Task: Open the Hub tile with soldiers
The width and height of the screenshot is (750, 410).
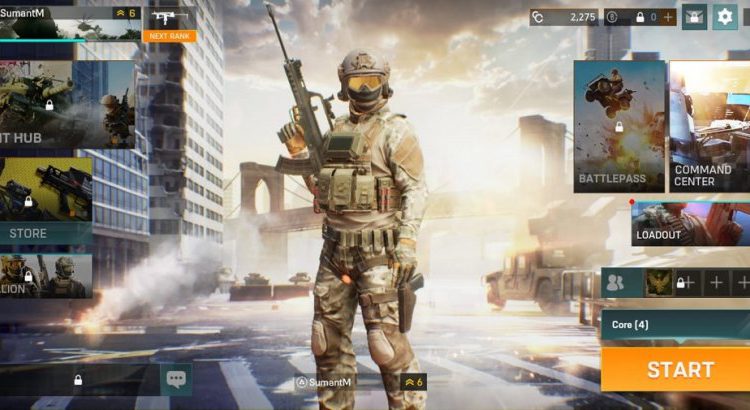Action: [x=66, y=105]
